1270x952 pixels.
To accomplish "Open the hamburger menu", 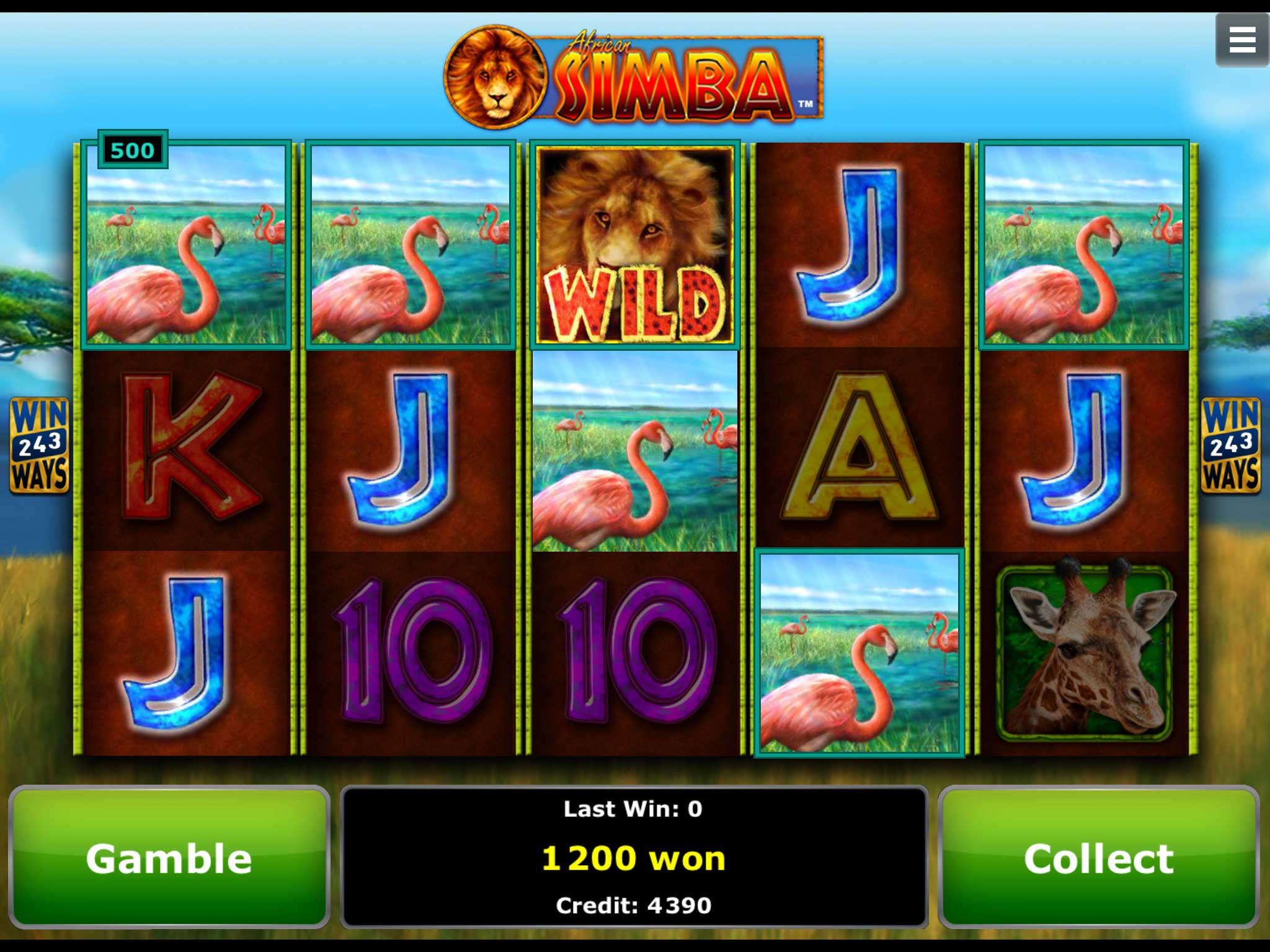I will 1241,40.
